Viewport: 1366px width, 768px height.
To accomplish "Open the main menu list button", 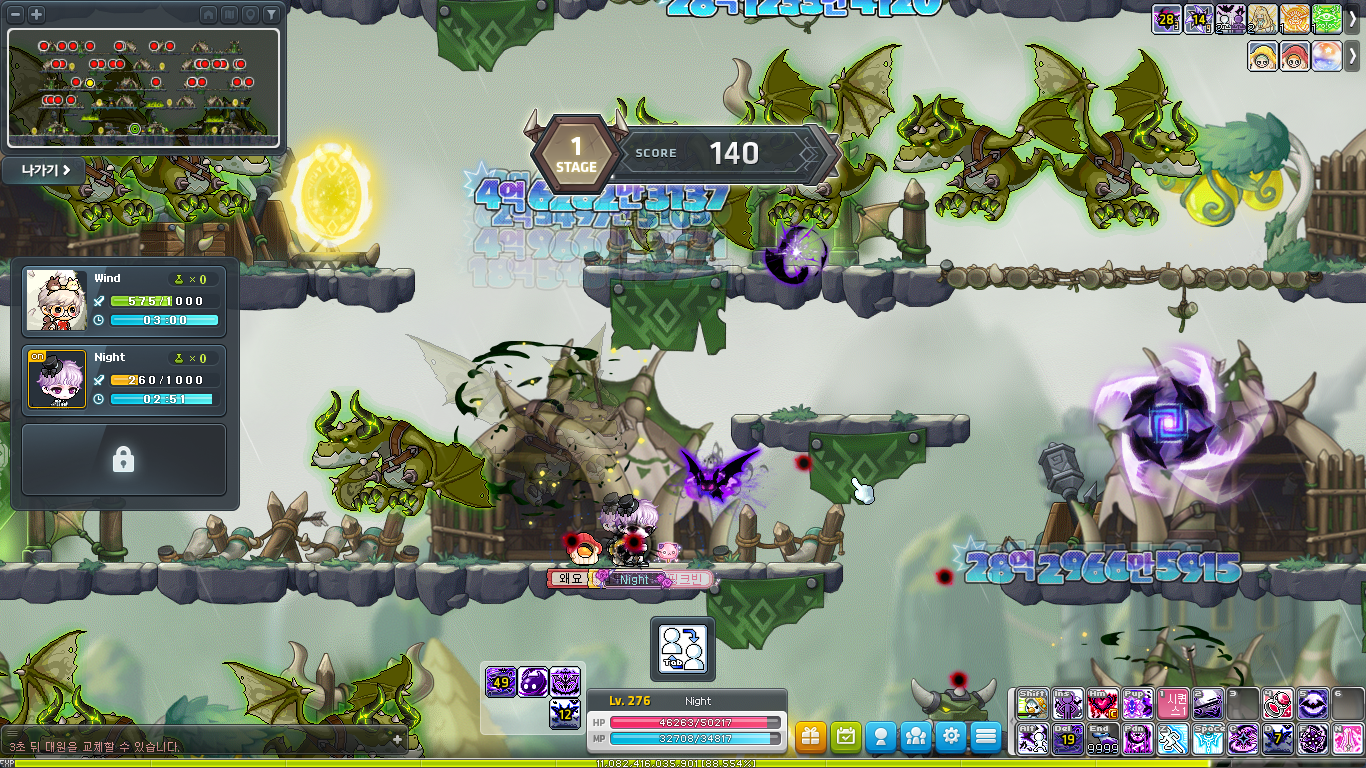I will point(986,737).
